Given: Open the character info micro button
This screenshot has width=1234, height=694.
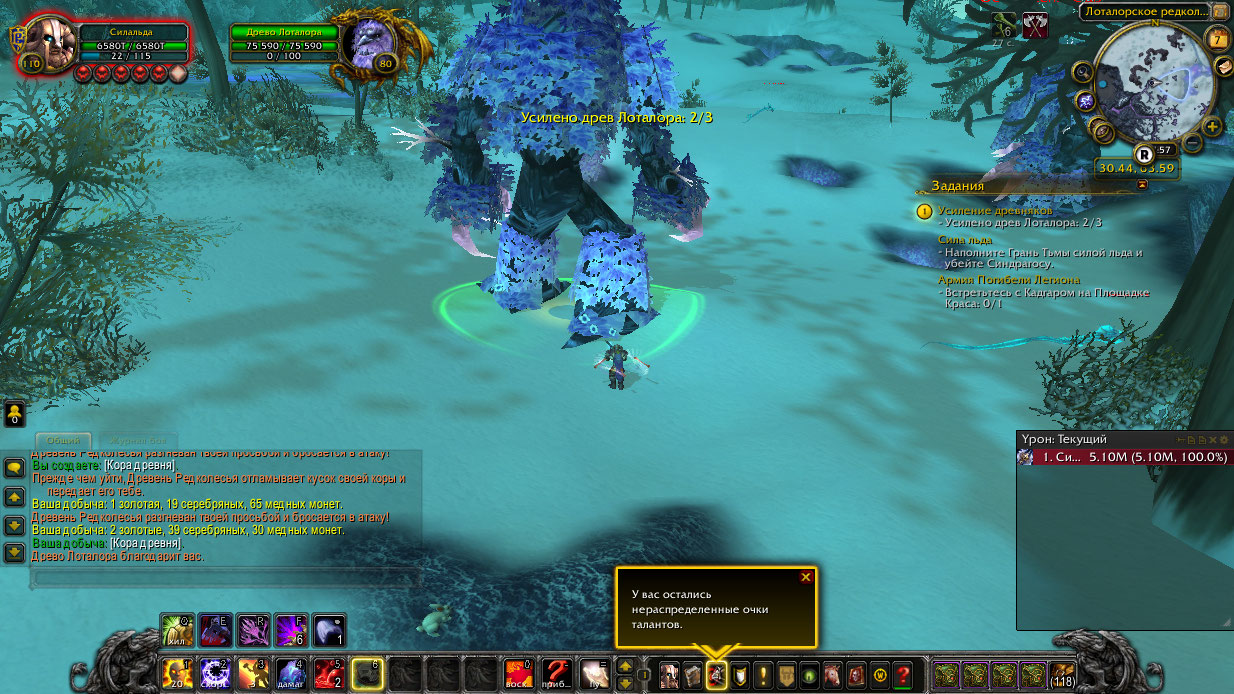Looking at the screenshot, I should tap(668, 675).
